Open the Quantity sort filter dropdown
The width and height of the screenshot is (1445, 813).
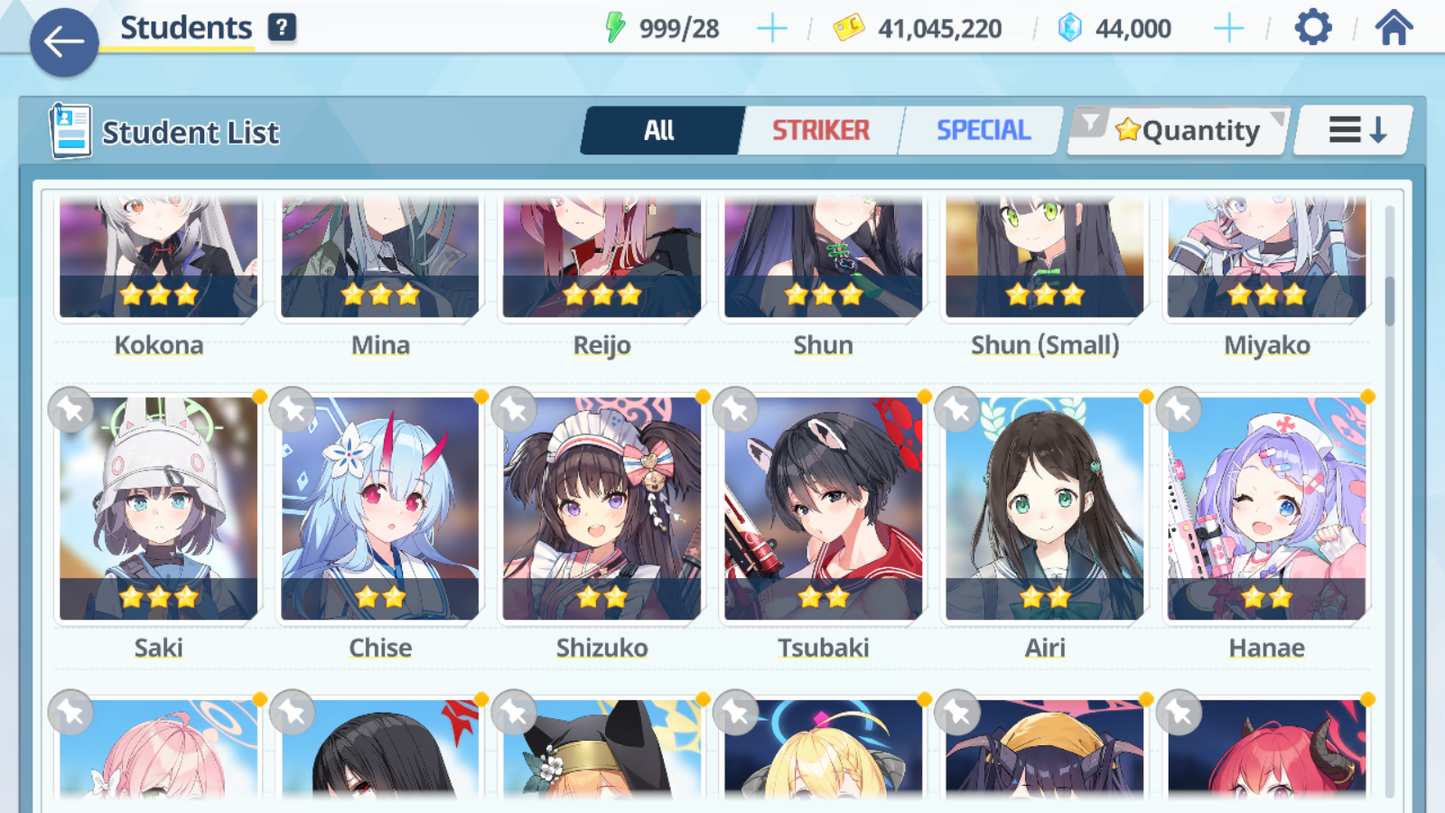[x=1180, y=130]
